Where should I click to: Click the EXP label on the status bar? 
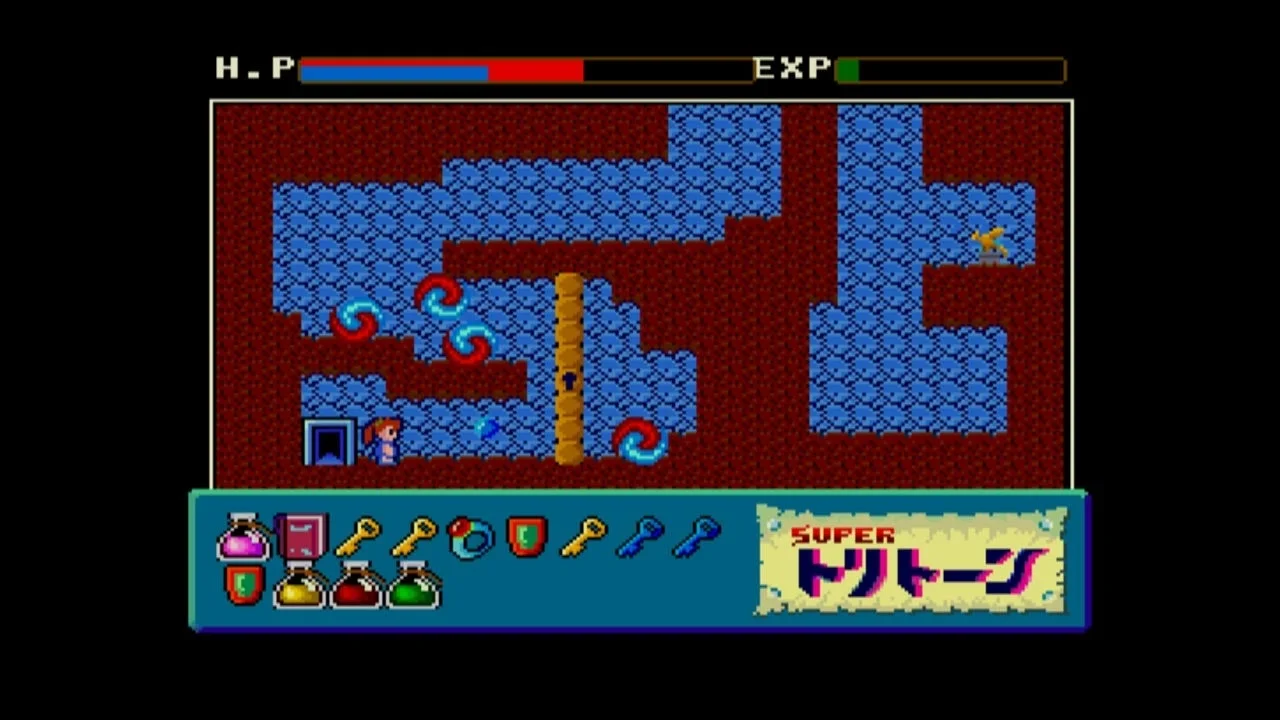click(x=789, y=67)
